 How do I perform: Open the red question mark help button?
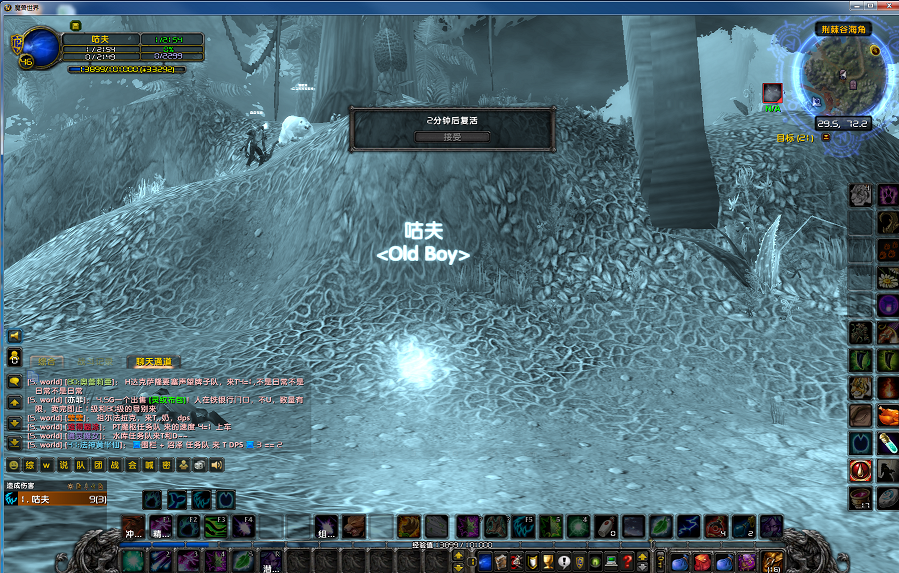pyautogui.click(x=627, y=562)
